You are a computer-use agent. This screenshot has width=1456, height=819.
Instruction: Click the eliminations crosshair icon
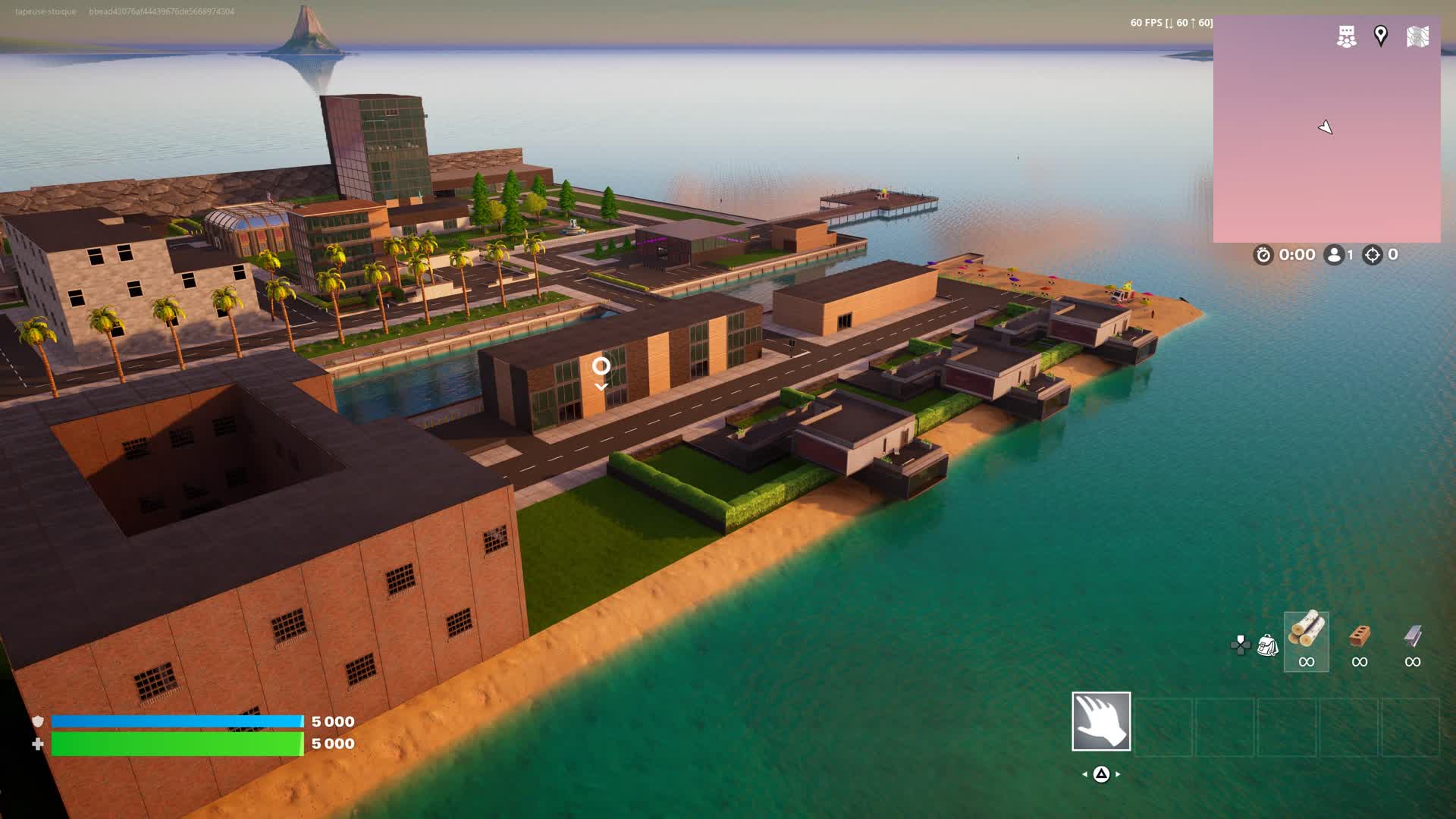point(1374,256)
